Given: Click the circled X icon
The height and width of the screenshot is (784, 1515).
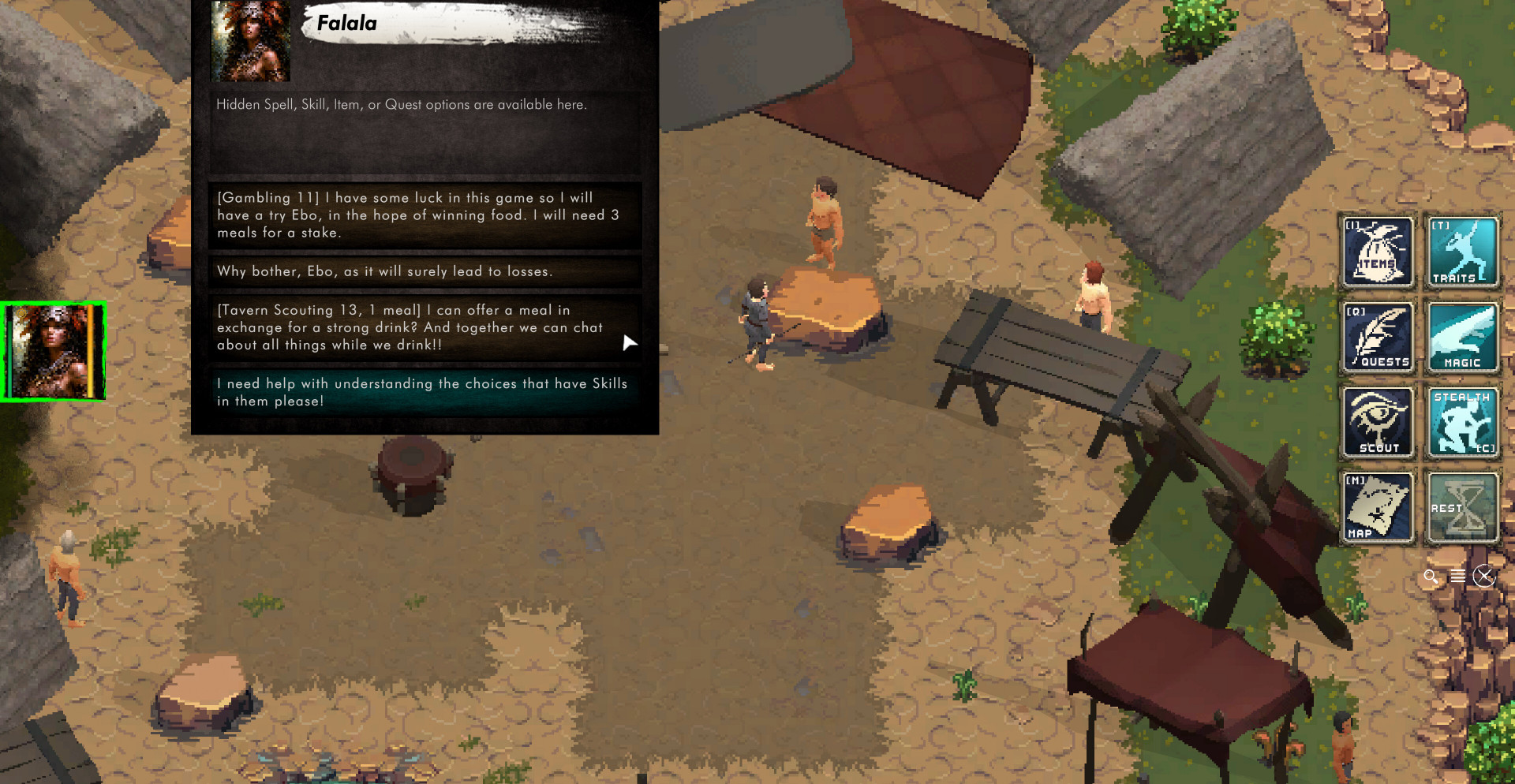Looking at the screenshot, I should (x=1484, y=577).
